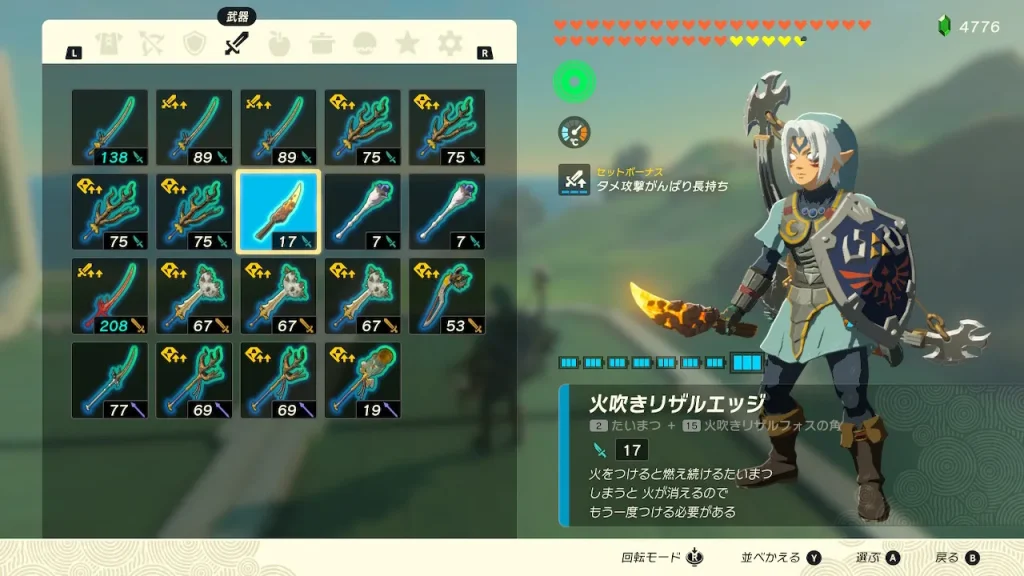Open the materials tab with apple icon

click(280, 44)
